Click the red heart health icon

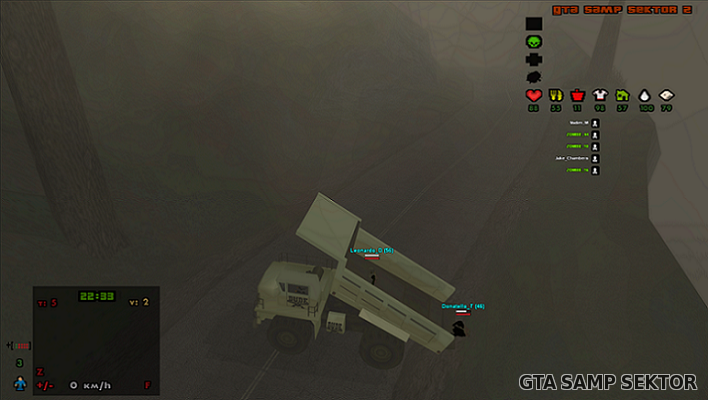coord(533,95)
